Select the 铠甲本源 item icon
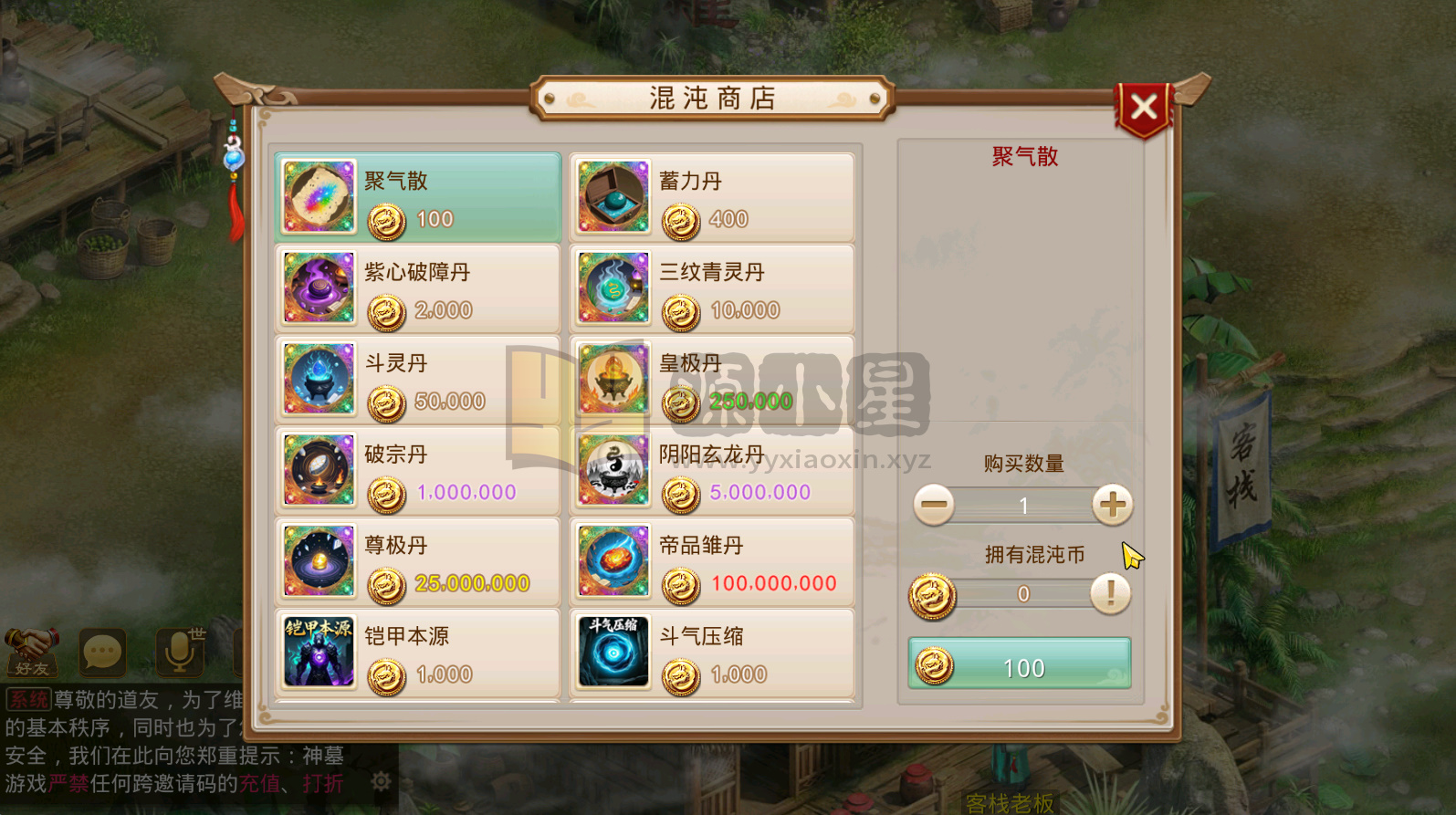This screenshot has width=1456, height=815. tap(317, 653)
